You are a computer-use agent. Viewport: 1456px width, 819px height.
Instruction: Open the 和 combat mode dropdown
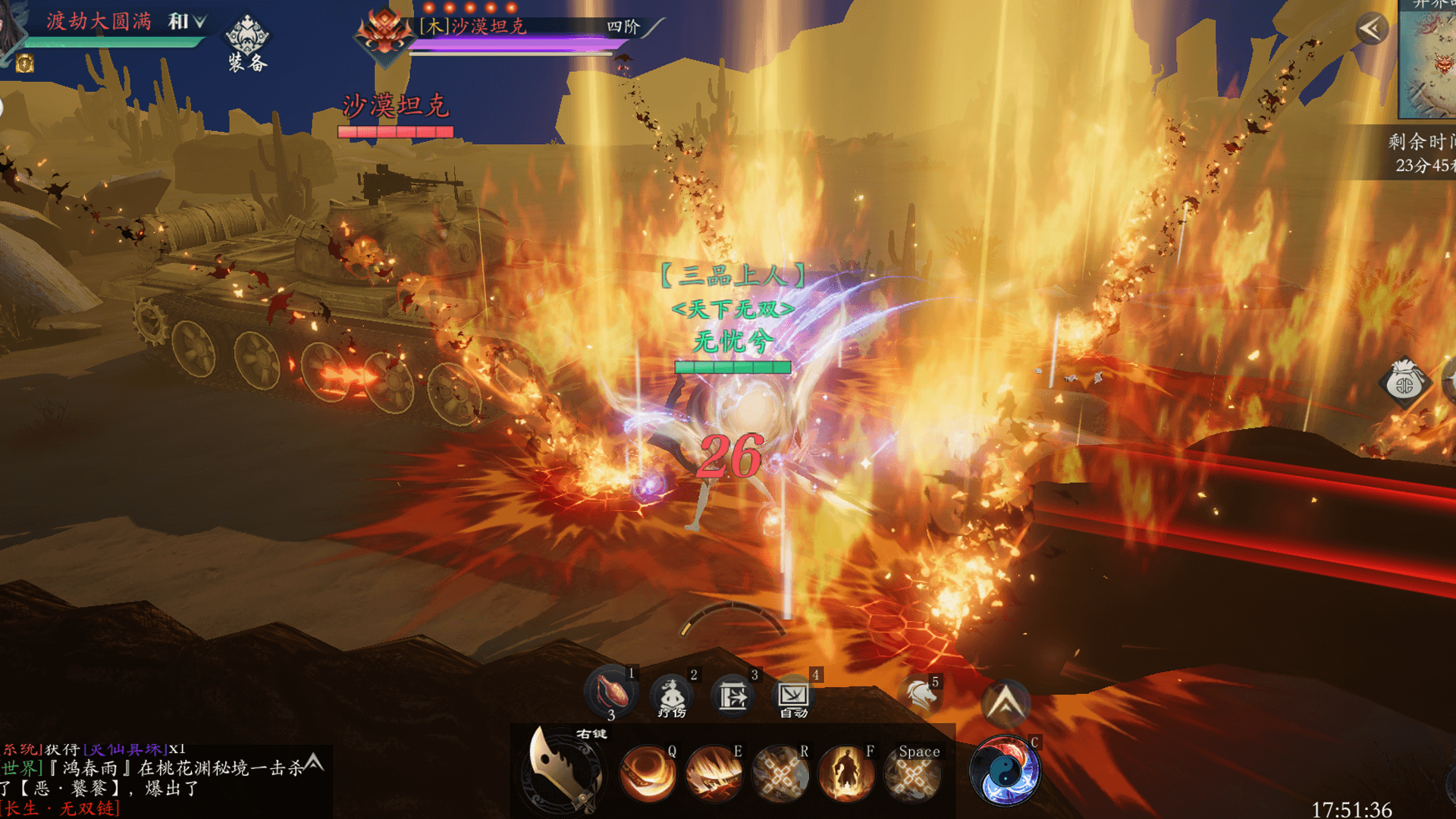187,22
